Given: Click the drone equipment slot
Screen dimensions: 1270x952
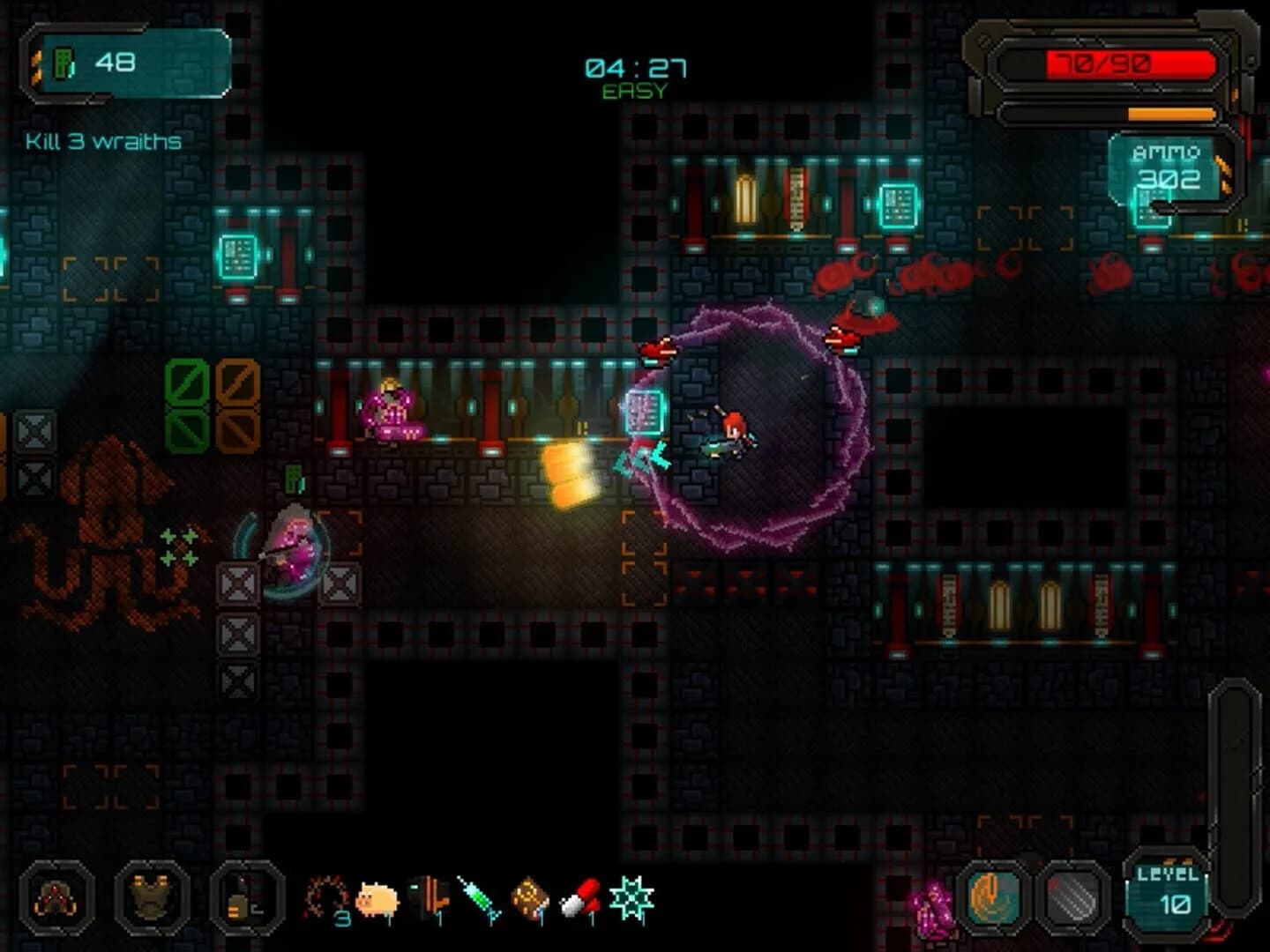Looking at the screenshot, I should pos(55,899).
